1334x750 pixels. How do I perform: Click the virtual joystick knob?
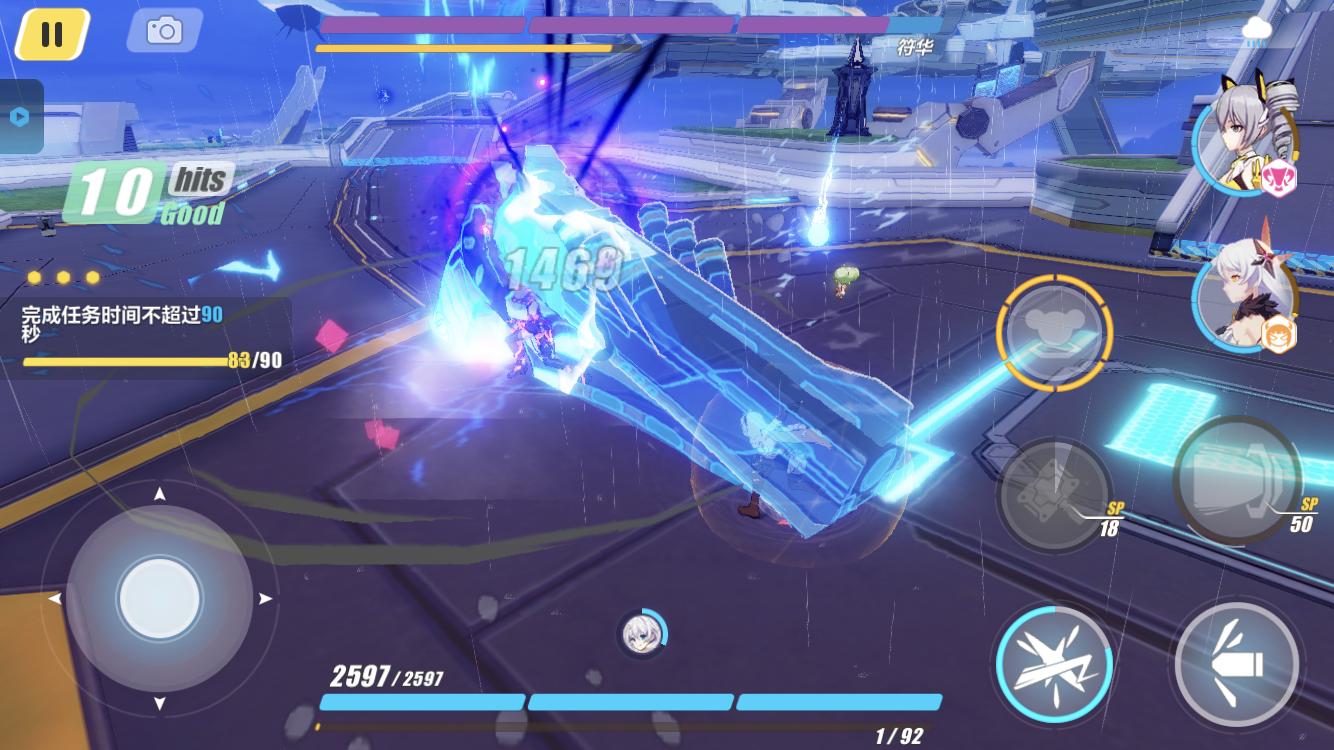point(159,599)
